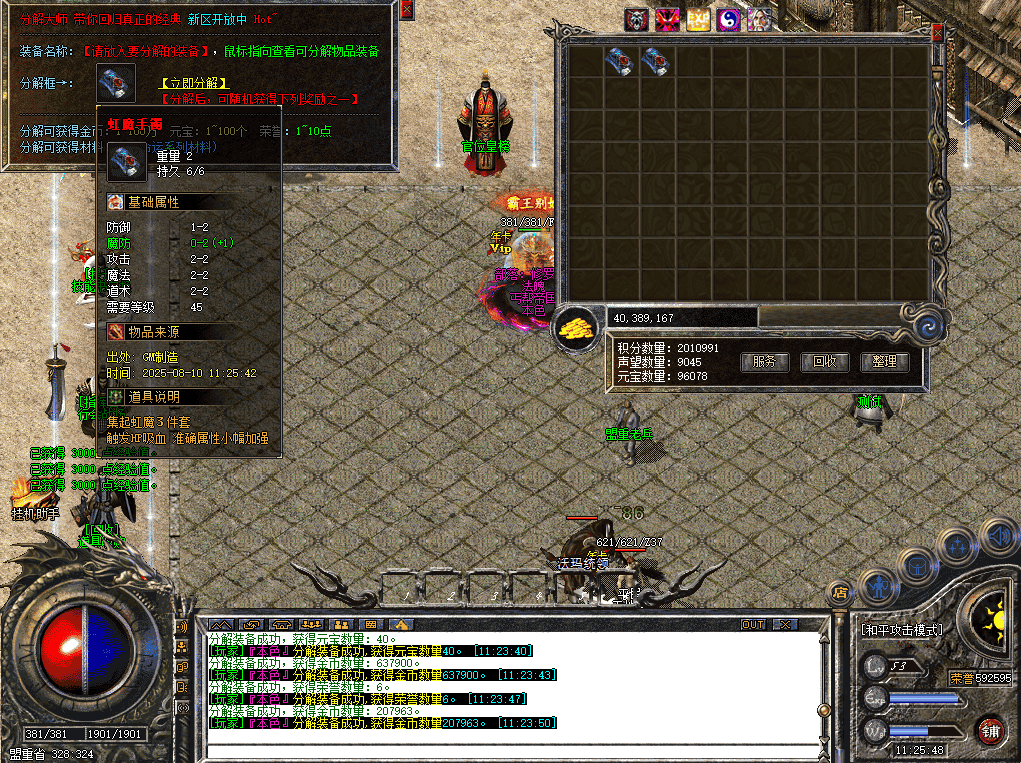The height and width of the screenshot is (763, 1021).
Task: Click the yin-yang buff icon
Action: (729, 20)
